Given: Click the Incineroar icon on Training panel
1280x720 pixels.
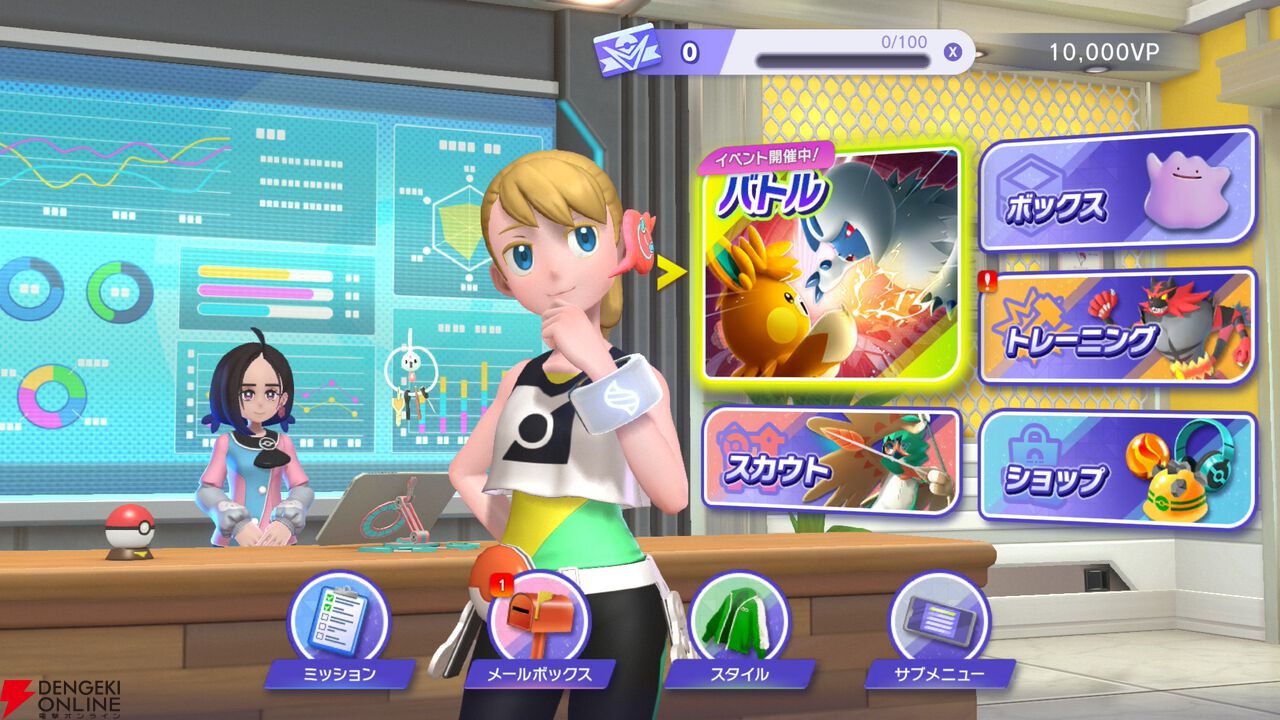Looking at the screenshot, I should 1190,325.
